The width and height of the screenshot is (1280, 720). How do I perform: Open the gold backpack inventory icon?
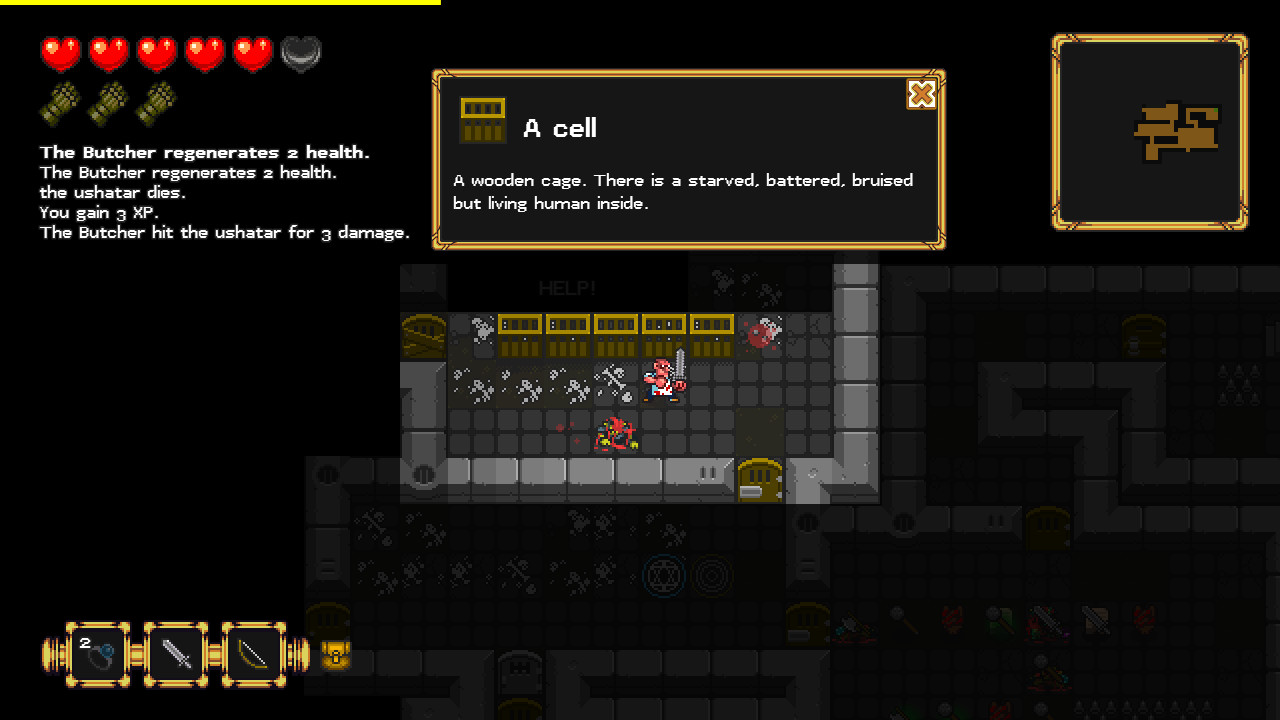335,657
